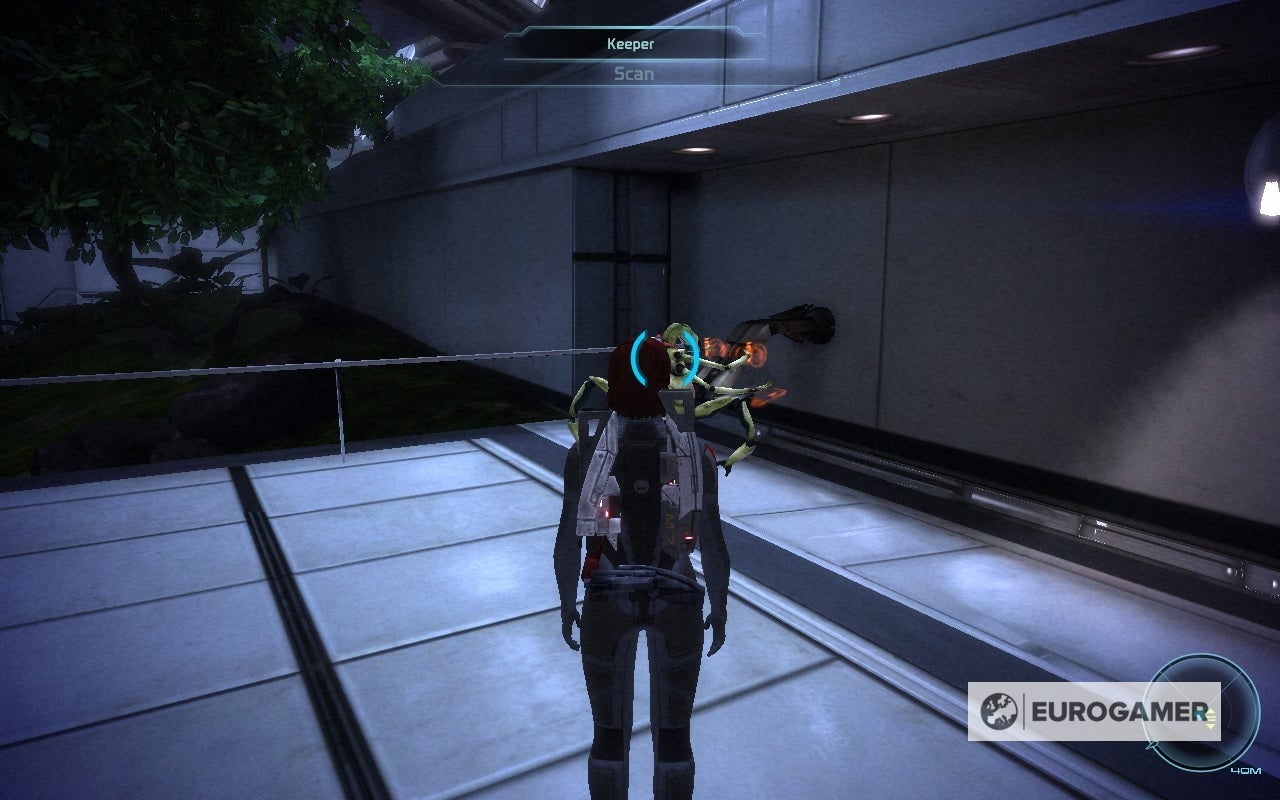This screenshot has height=800, width=1280.
Task: Click the radar direction needle pointer
Action: [x=1152, y=742]
